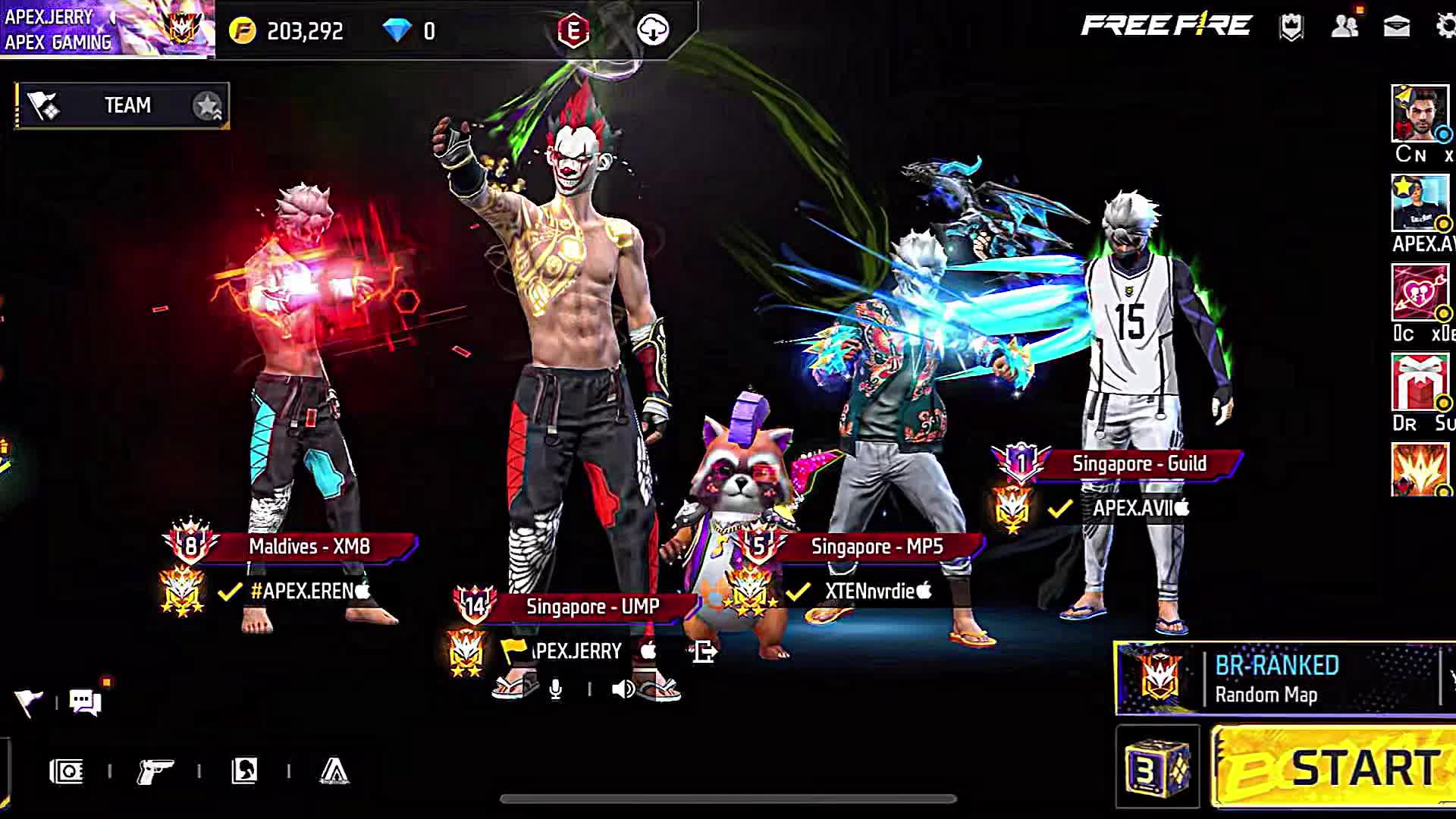This screenshot has width=1456, height=819.
Task: Open the chat speech bubble
Action: (x=85, y=701)
